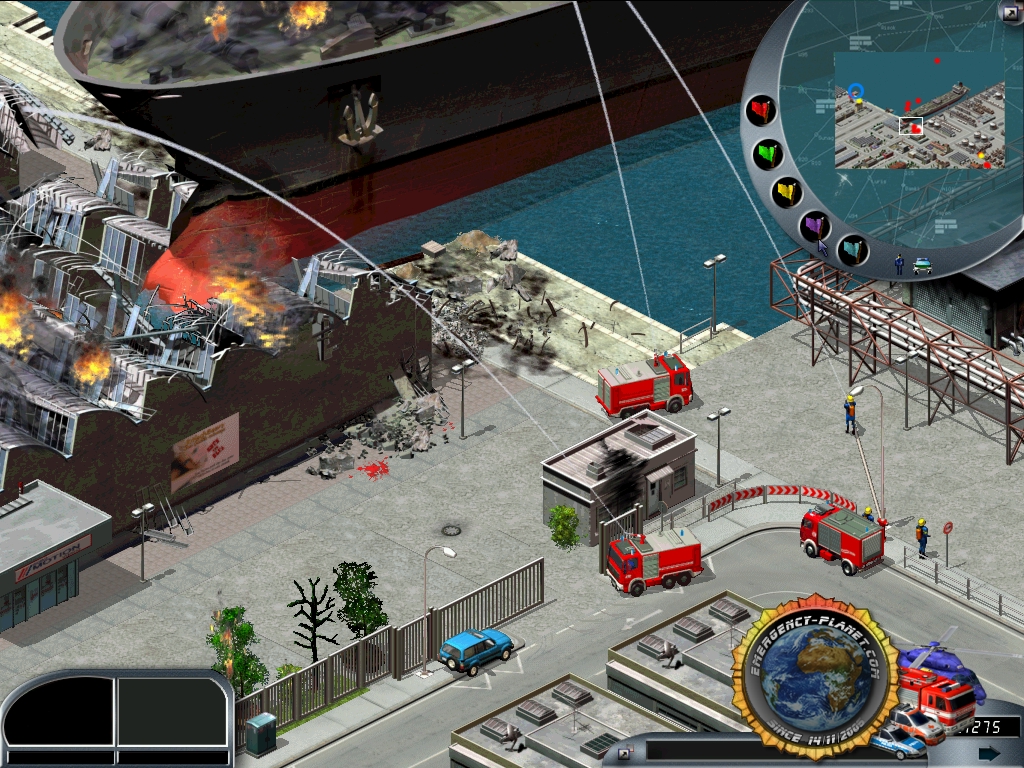Collapse the minimap with the corner arrow button
This screenshot has height=768, width=1024.
tap(1010, 11)
